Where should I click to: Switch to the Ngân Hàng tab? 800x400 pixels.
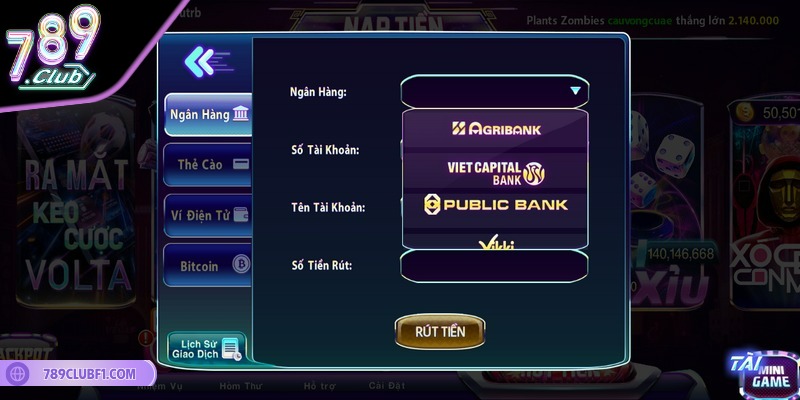click(x=208, y=115)
